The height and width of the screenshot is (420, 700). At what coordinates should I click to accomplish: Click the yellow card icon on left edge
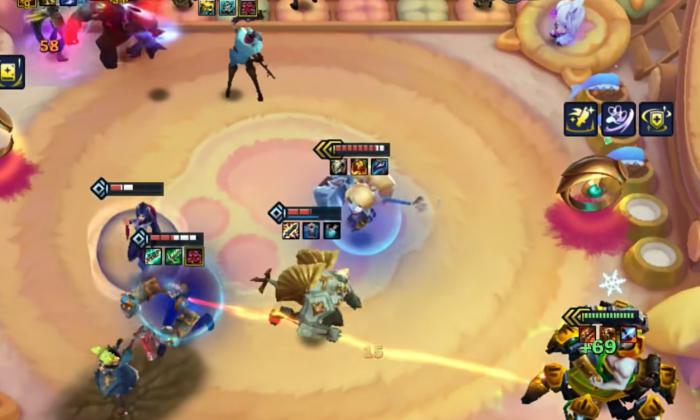coord(10,72)
